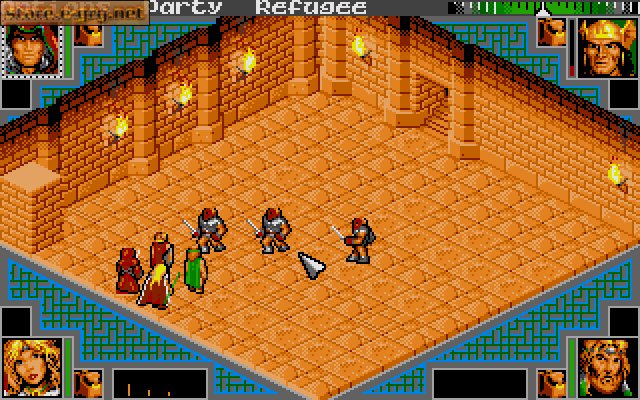
Task: Click the fist icon beside bearded portrait
Action: coord(550,383)
